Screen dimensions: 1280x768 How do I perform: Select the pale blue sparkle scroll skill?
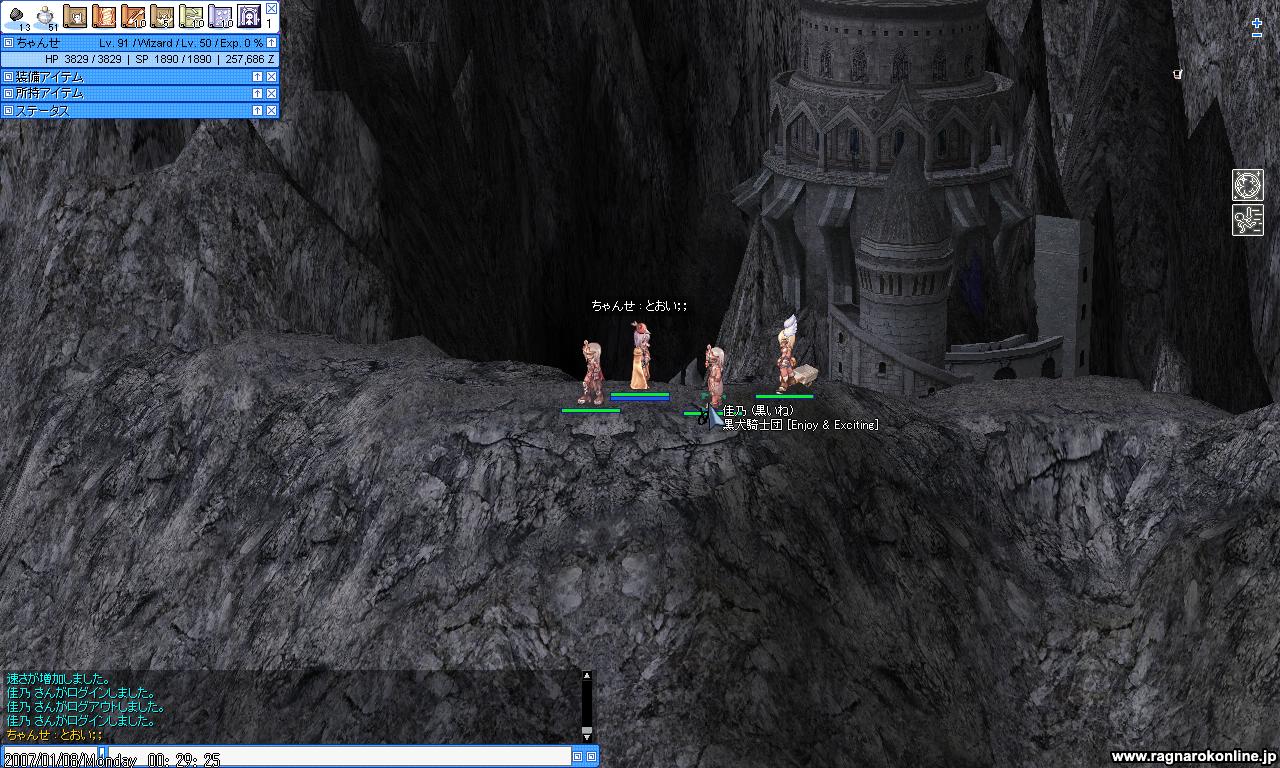220,16
